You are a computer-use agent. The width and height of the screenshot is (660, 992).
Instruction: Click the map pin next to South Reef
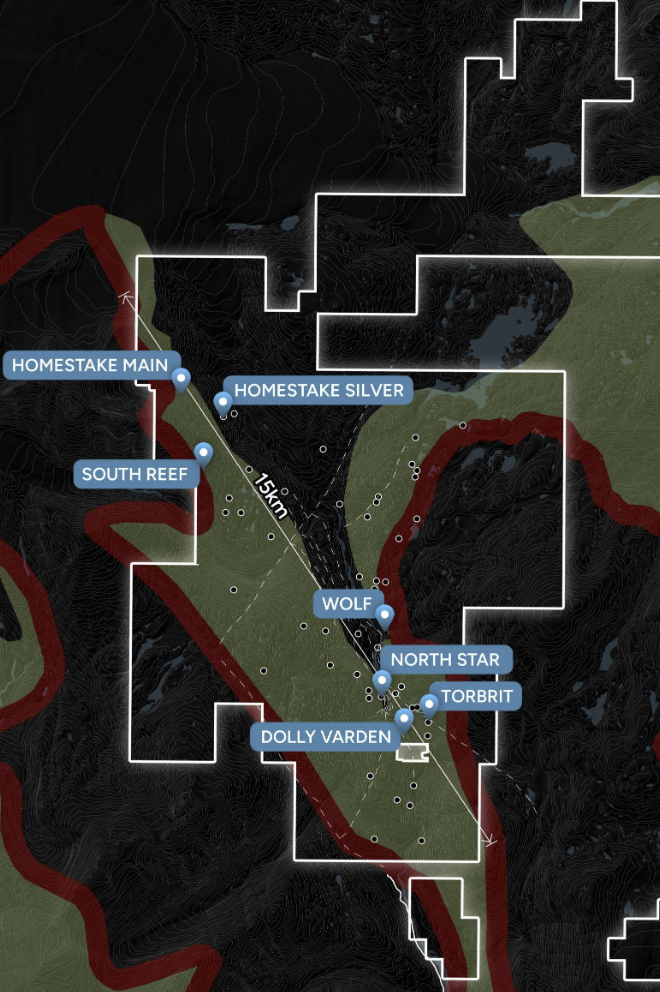(204, 452)
